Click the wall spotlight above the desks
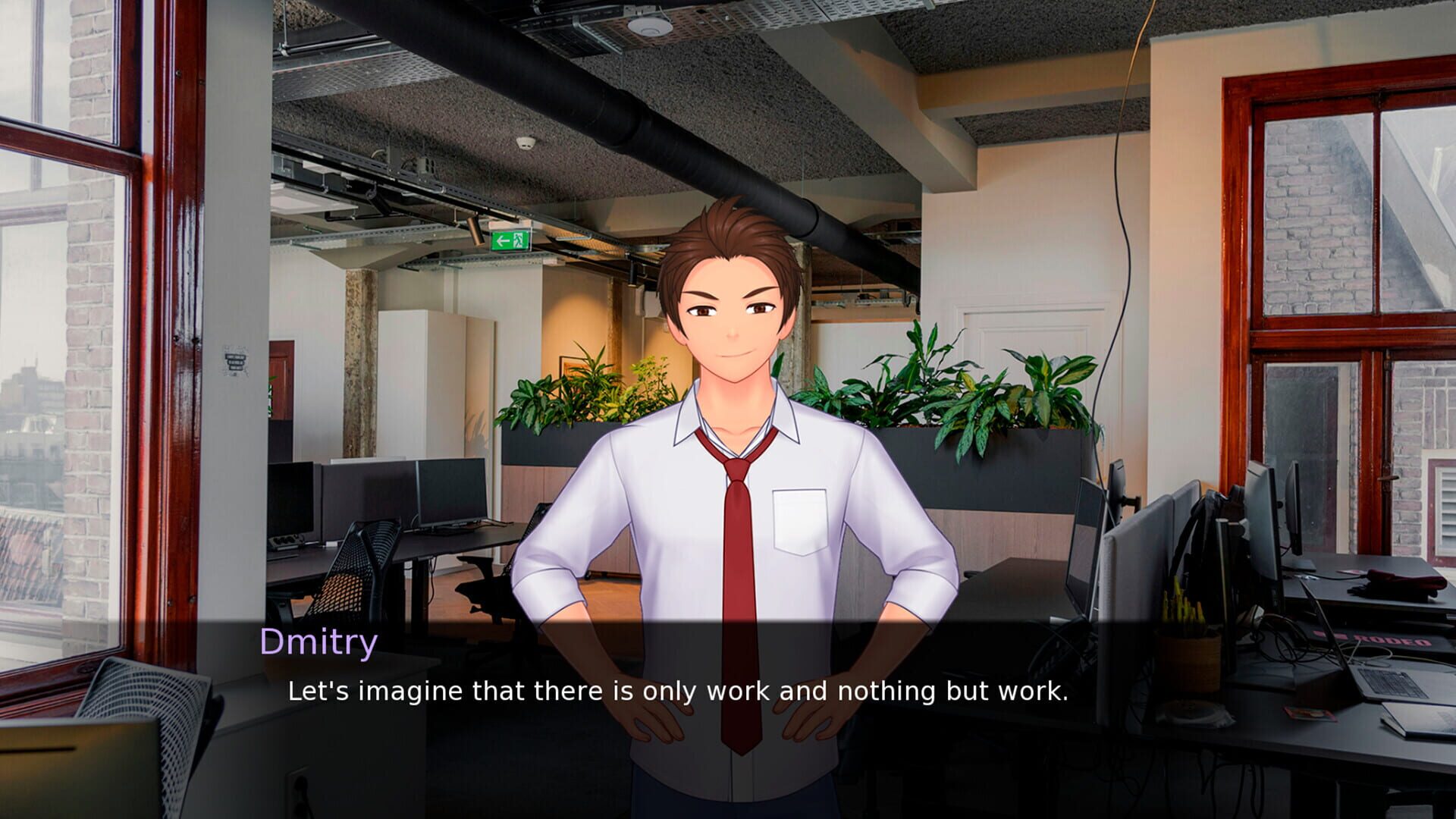Screen dimensions: 1456x819 [x=476, y=229]
